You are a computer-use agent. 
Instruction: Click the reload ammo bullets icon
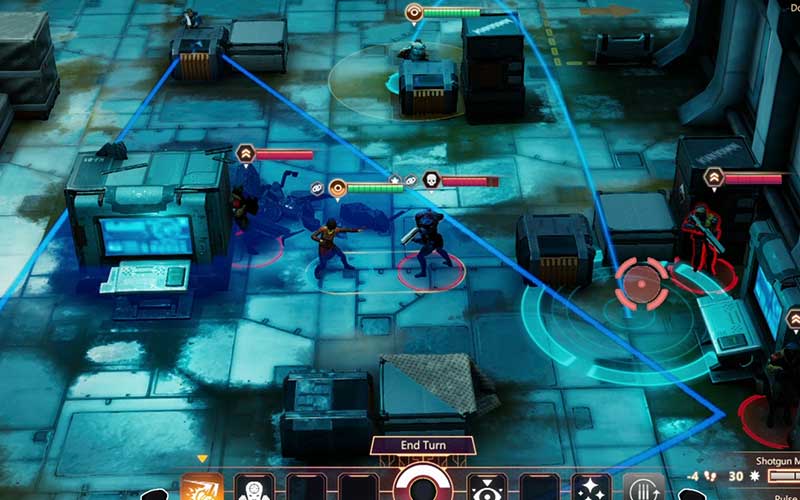[643, 488]
